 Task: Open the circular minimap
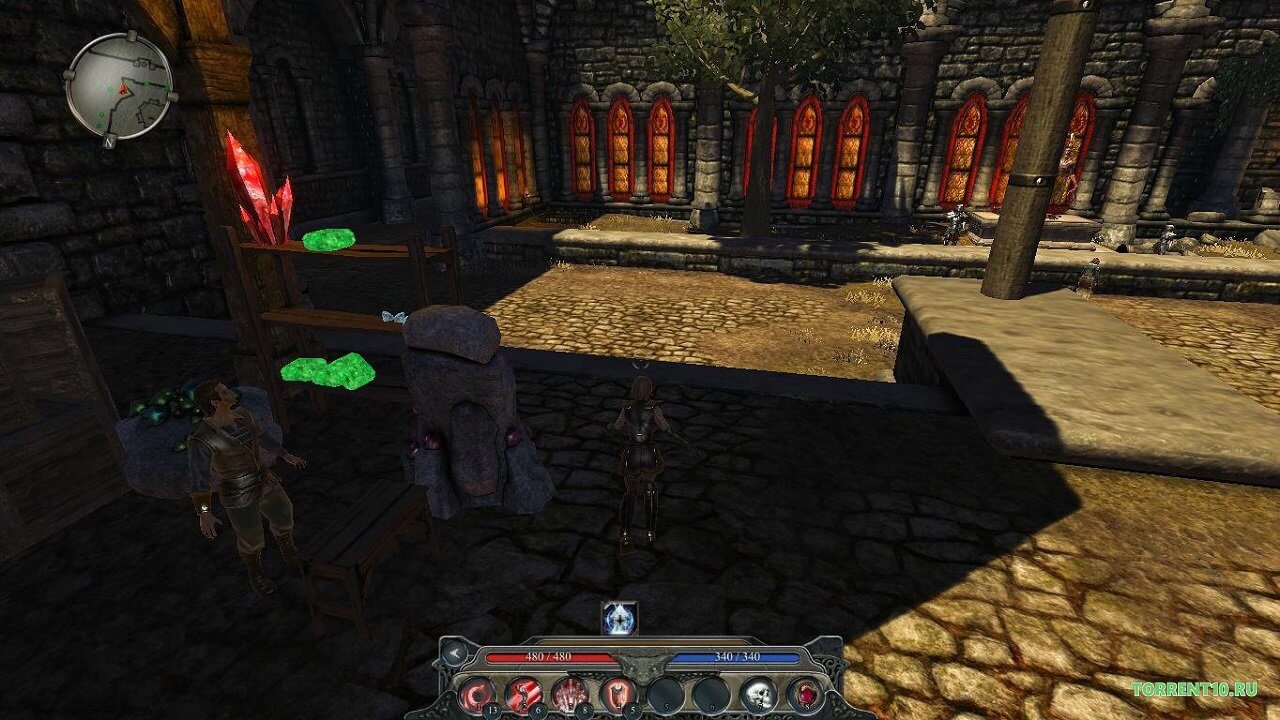coord(119,87)
